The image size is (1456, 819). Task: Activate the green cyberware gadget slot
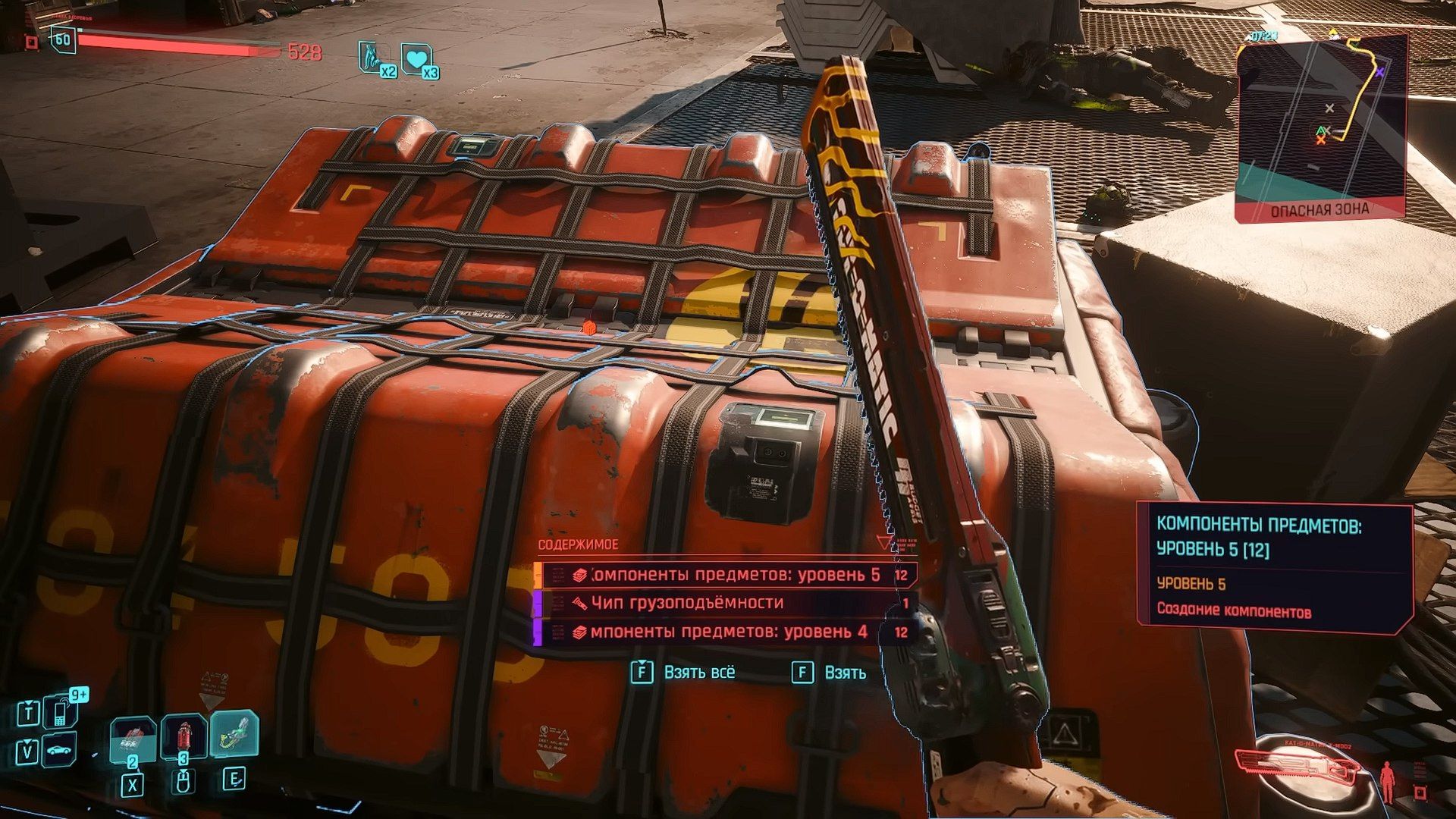pos(234,734)
